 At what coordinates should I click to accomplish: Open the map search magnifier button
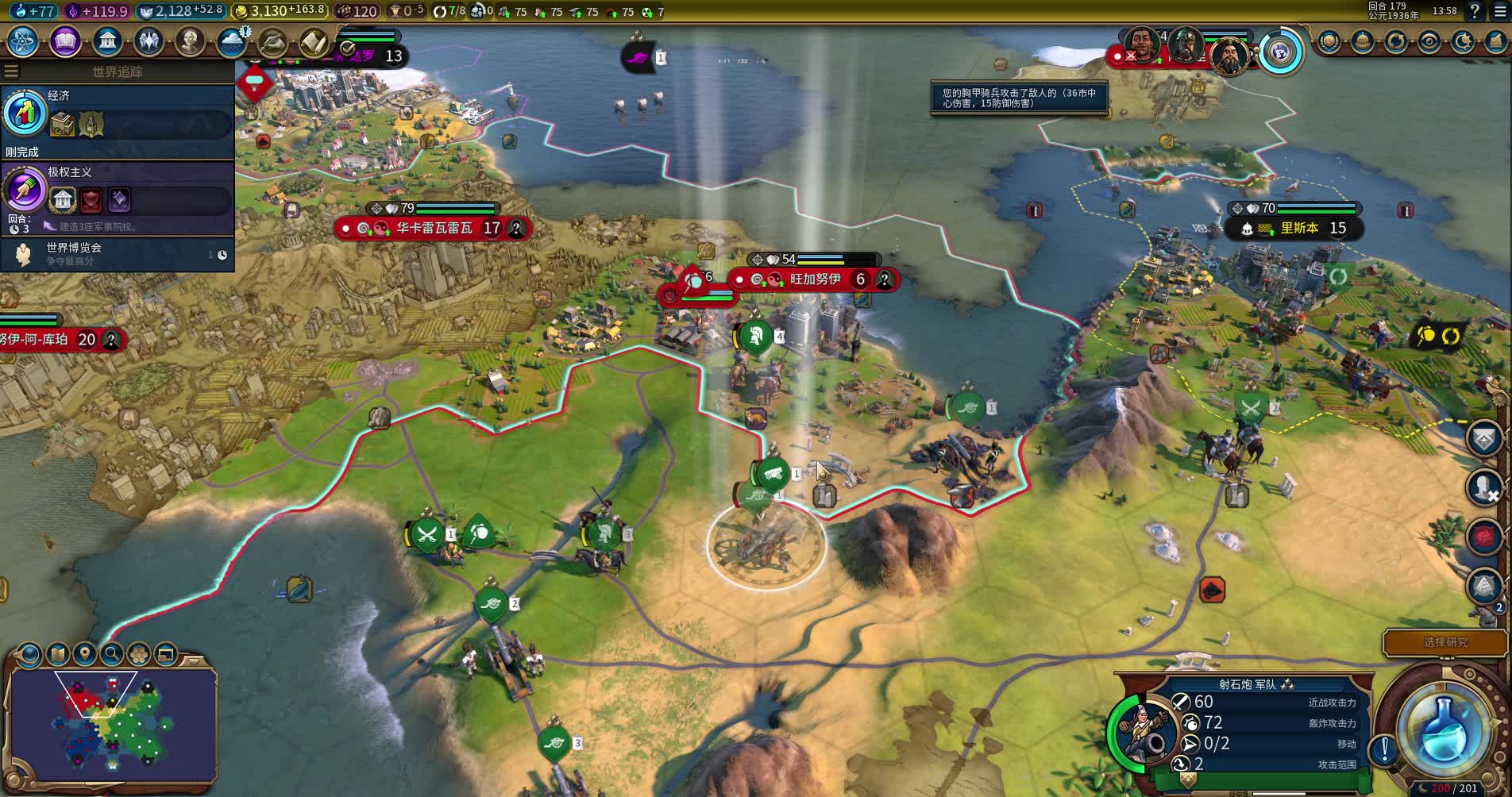pos(112,654)
